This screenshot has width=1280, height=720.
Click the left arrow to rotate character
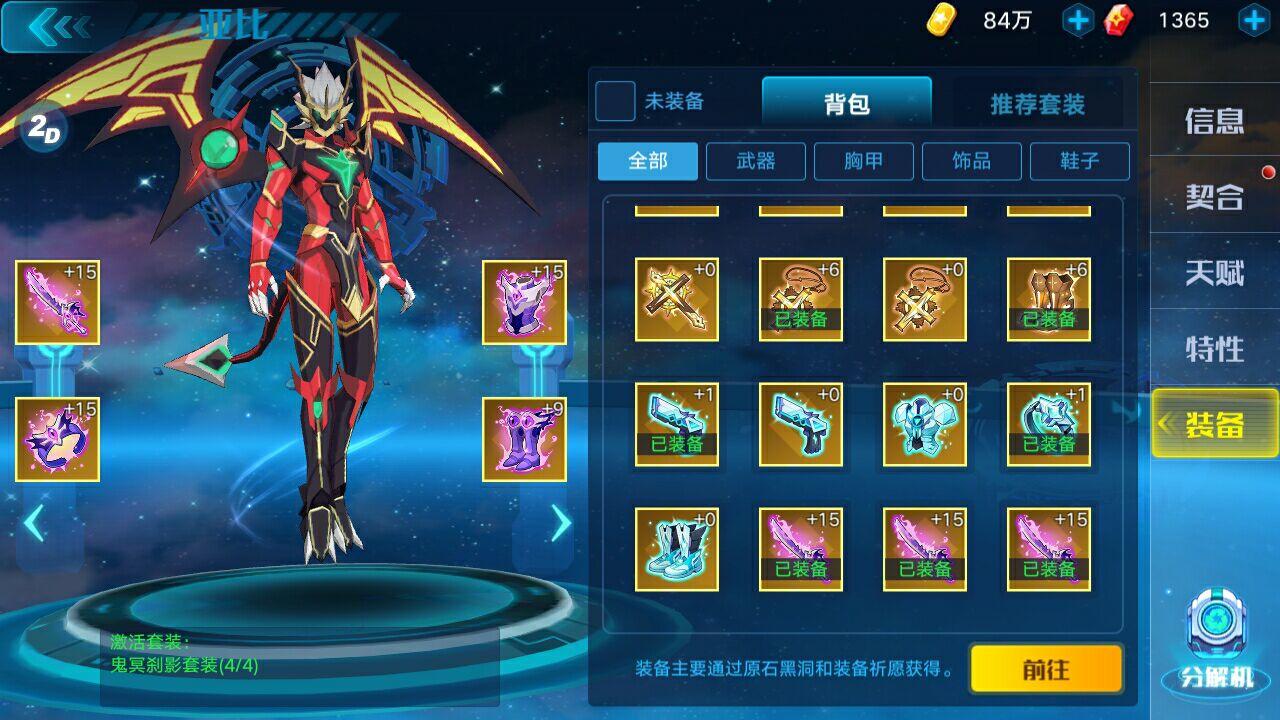[x=37, y=519]
